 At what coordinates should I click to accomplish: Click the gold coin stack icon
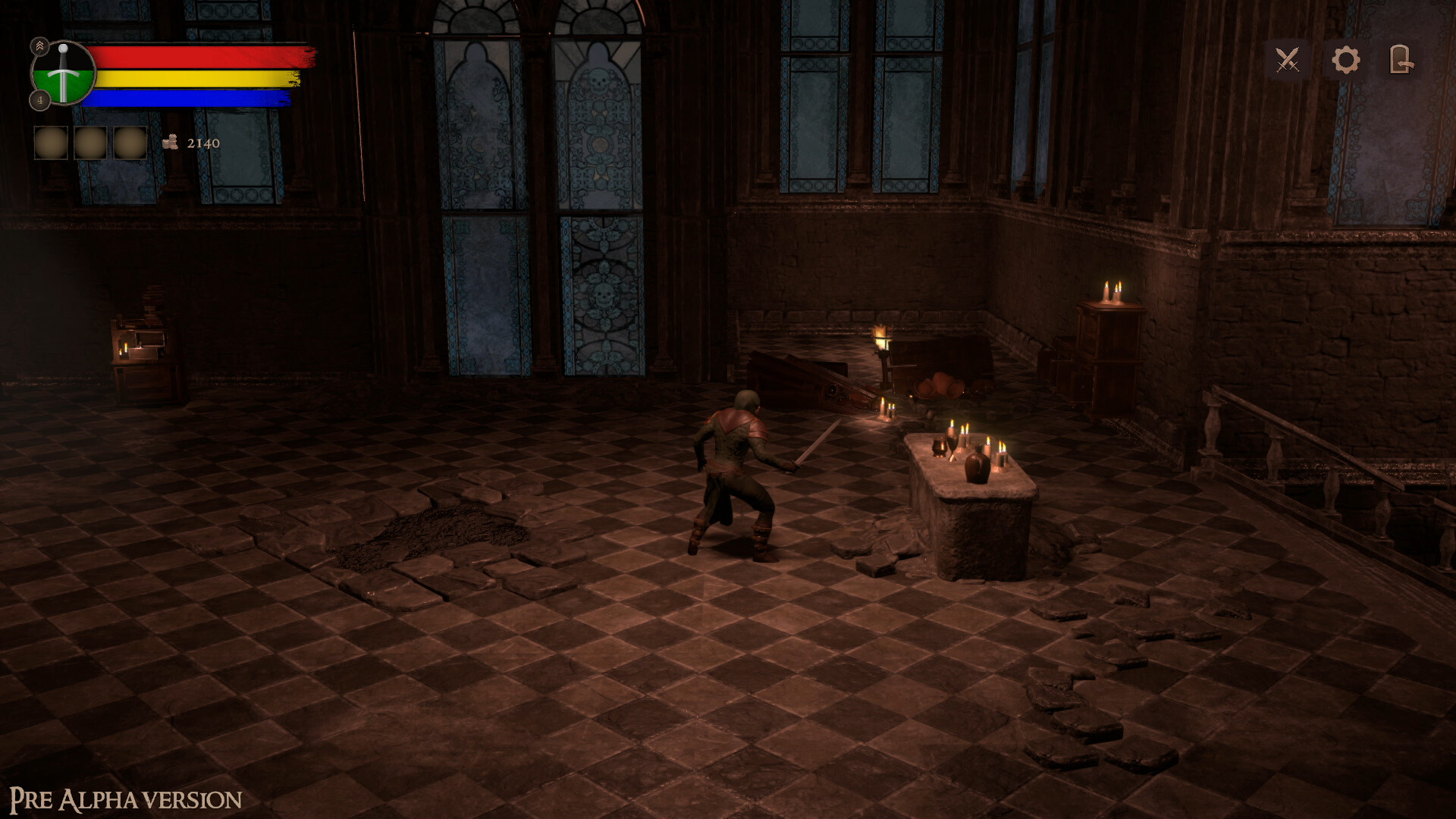tap(169, 143)
